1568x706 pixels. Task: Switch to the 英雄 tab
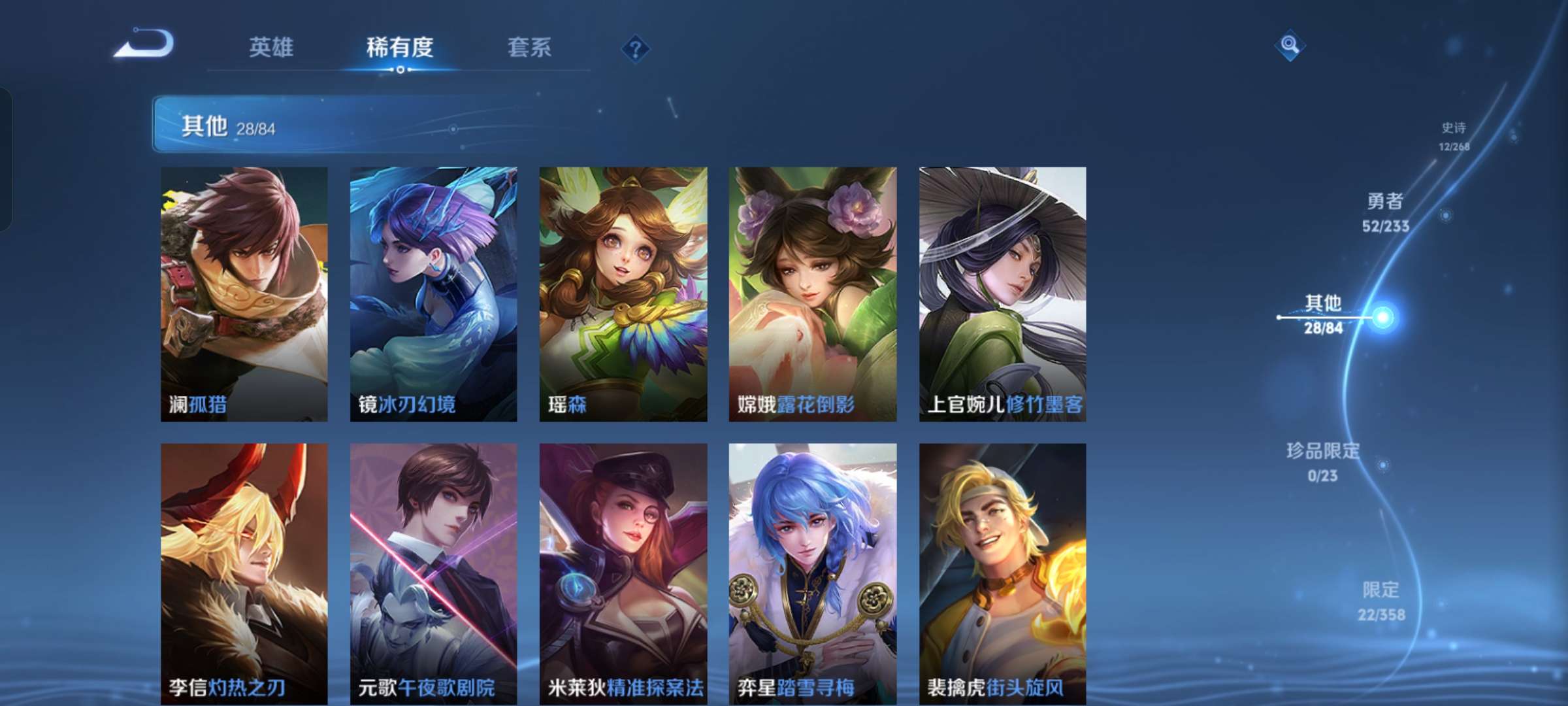[271, 47]
